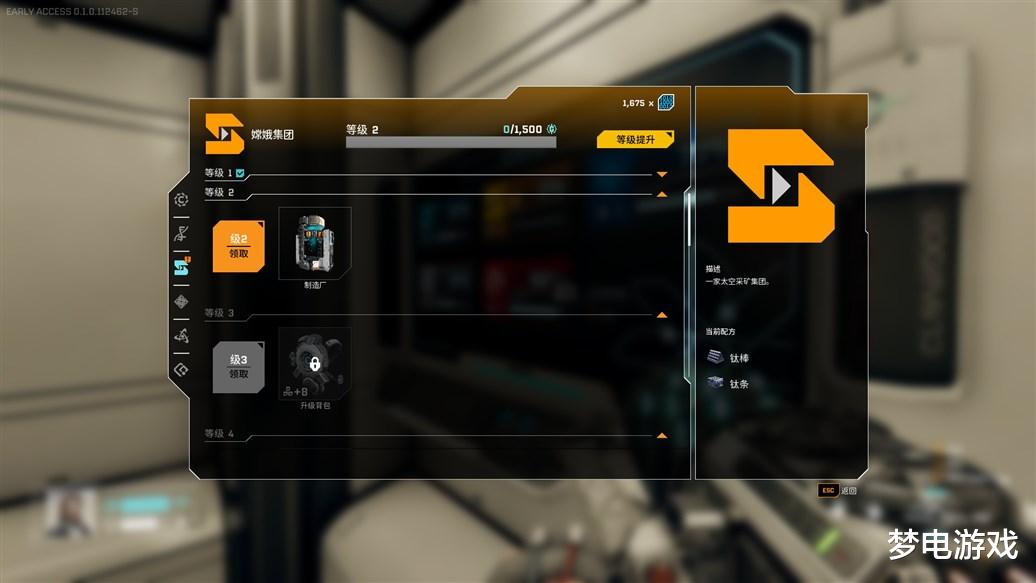Screen dimensions: 1036x583
Task: Select the locked 升级背包 reward slot
Action: (315, 363)
